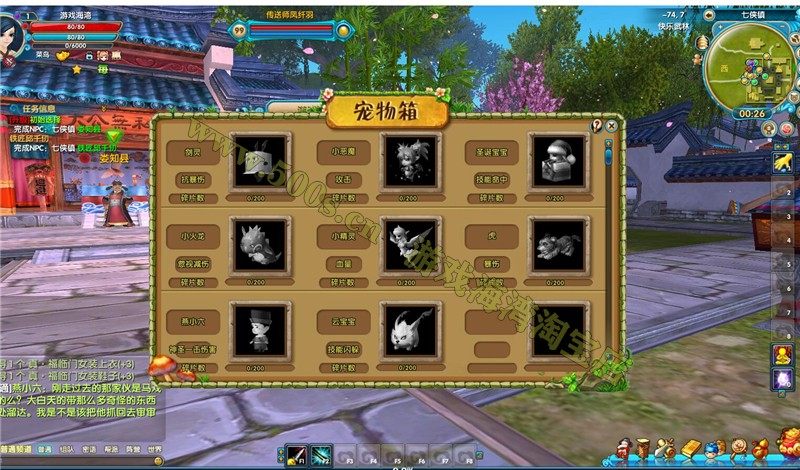Activate the F1 sword skill
Viewport: 800px width, 470px height.
coord(296,455)
